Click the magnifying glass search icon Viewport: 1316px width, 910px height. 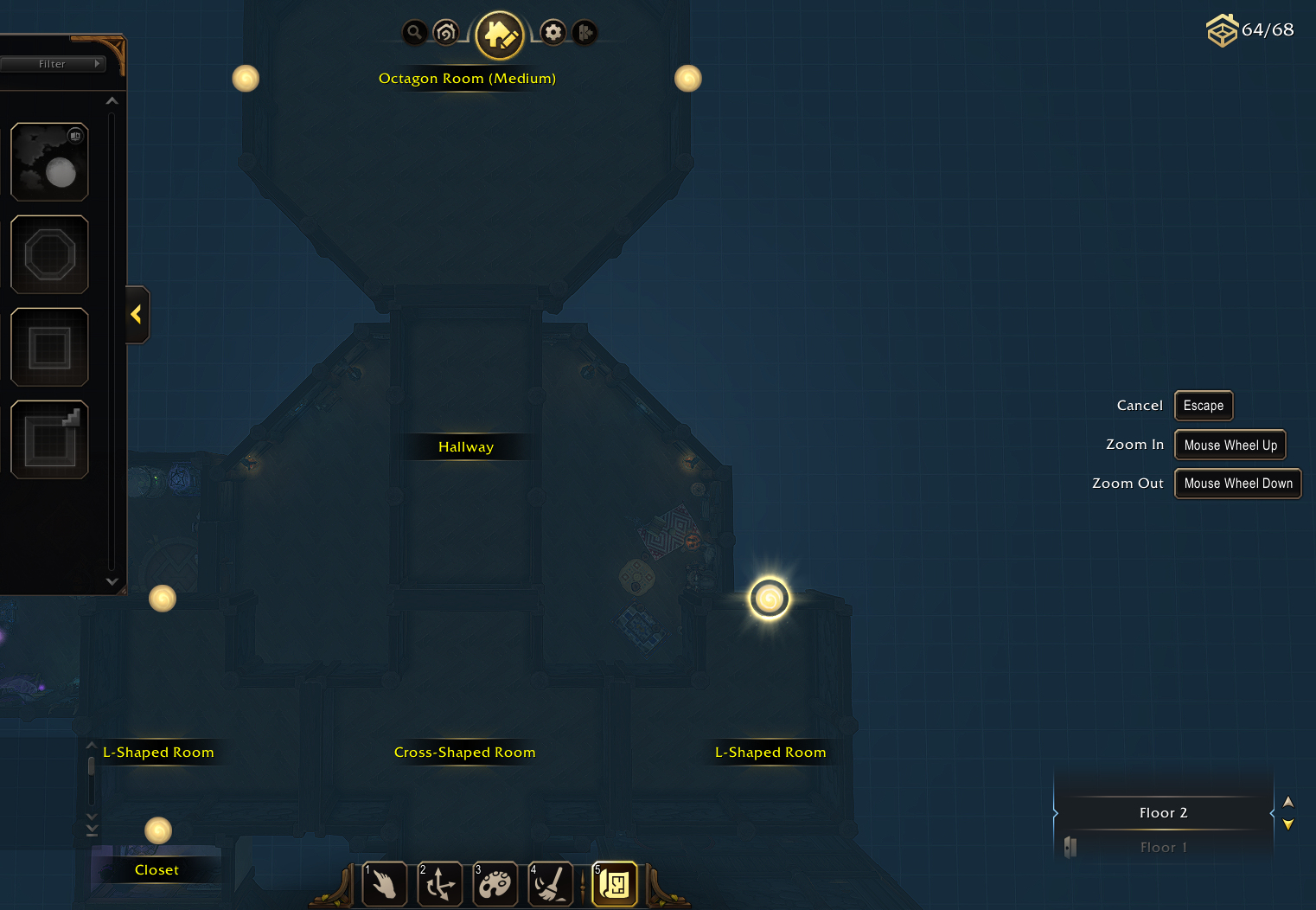(x=415, y=33)
